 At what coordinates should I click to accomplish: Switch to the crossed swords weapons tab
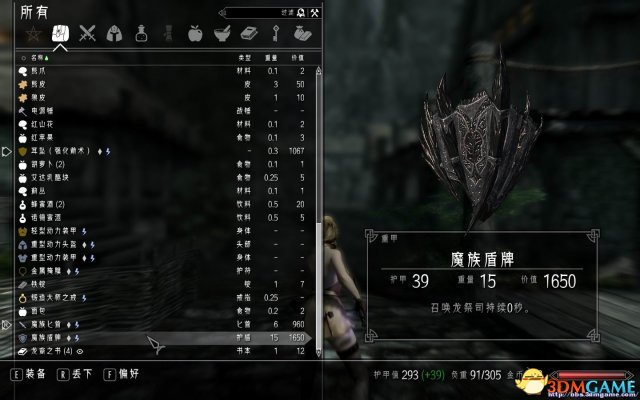click(88, 33)
